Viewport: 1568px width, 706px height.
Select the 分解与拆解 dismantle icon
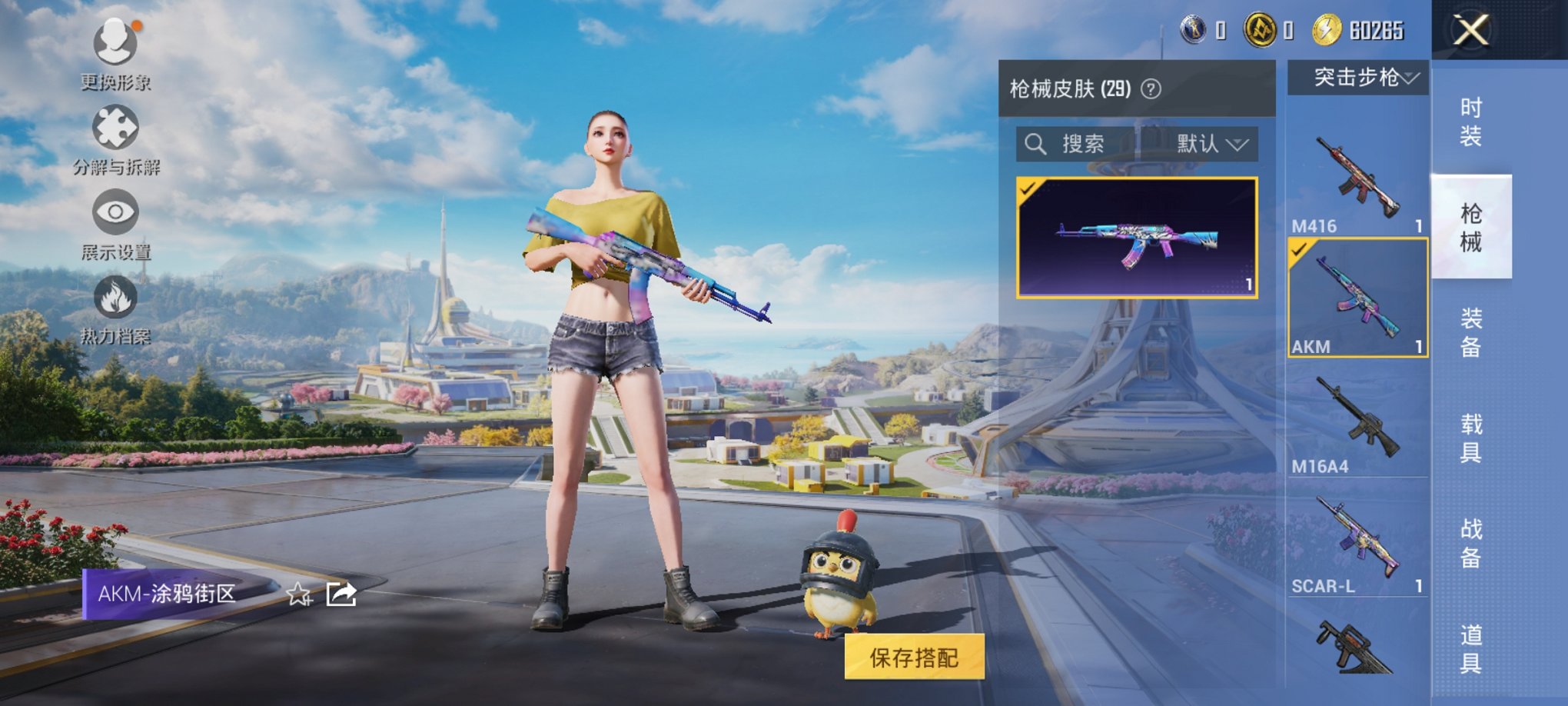coord(114,127)
